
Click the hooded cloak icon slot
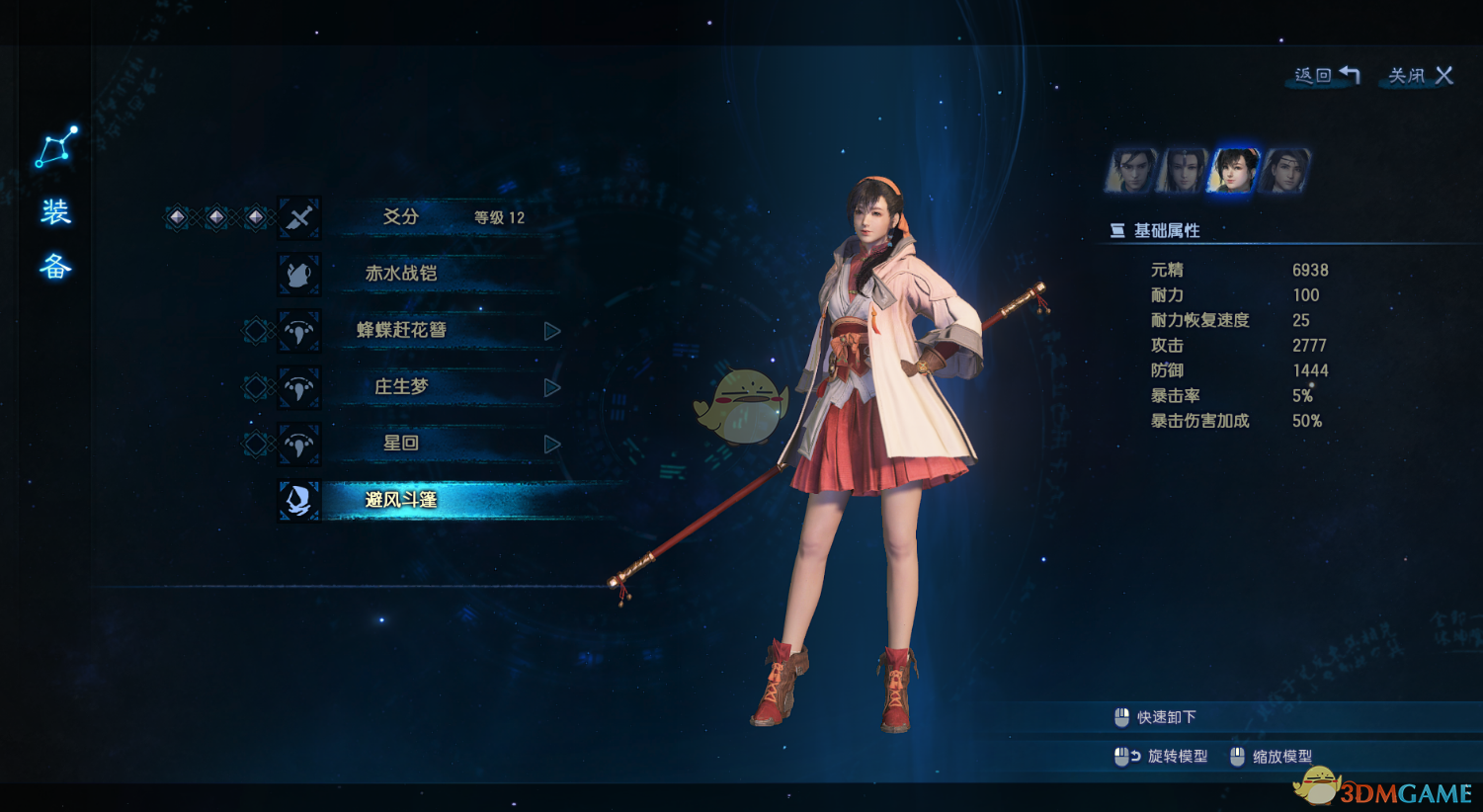[299, 500]
